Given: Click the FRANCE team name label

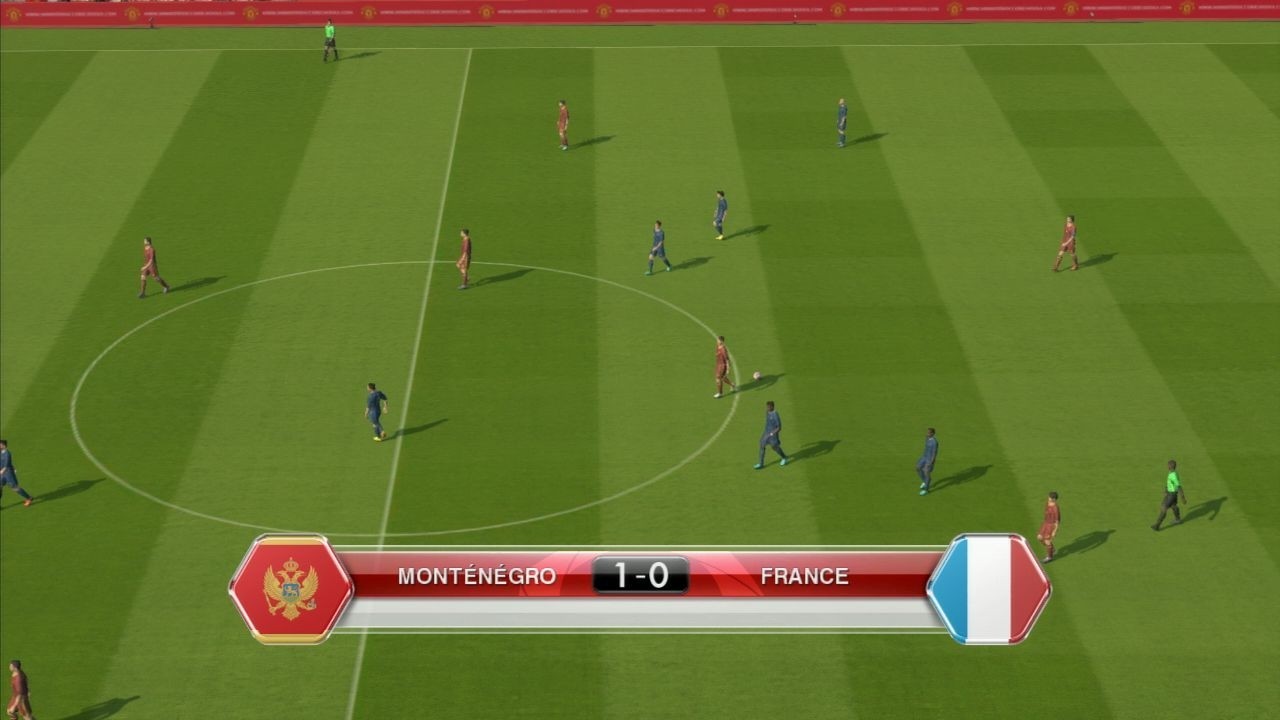Looking at the screenshot, I should click(805, 575).
